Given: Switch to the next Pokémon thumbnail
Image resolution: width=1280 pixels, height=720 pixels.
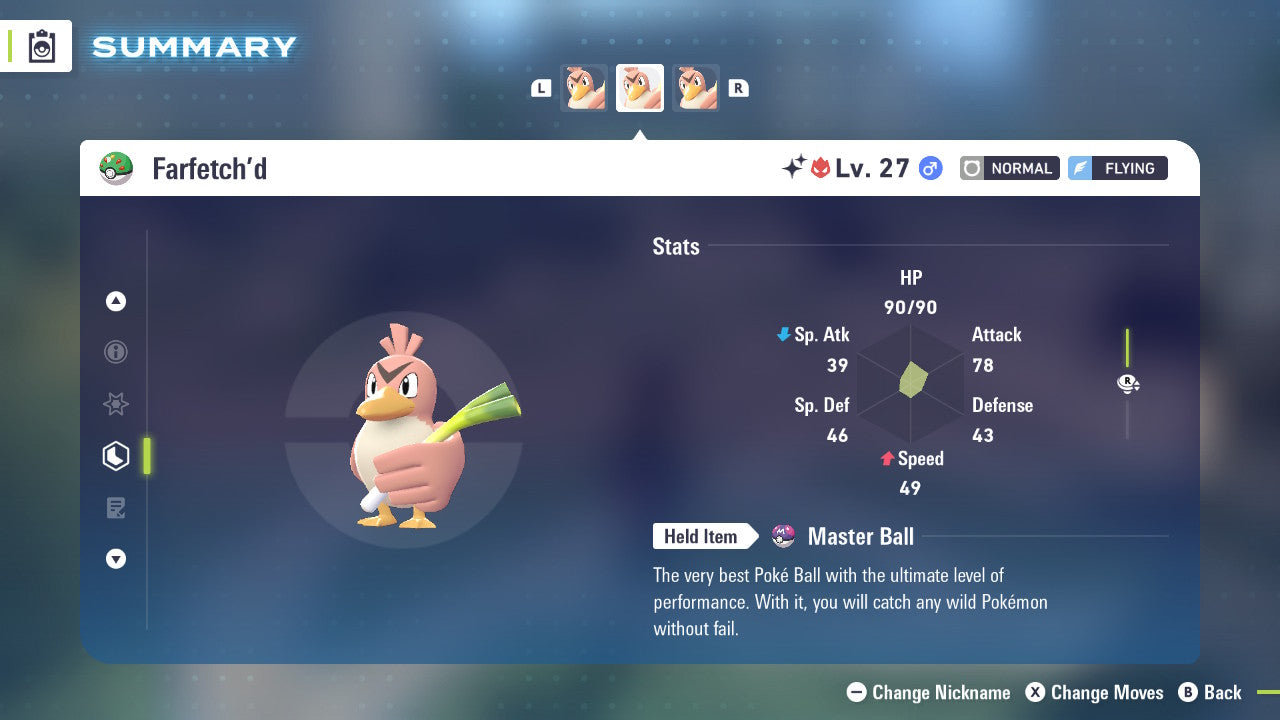Looking at the screenshot, I should pos(695,87).
